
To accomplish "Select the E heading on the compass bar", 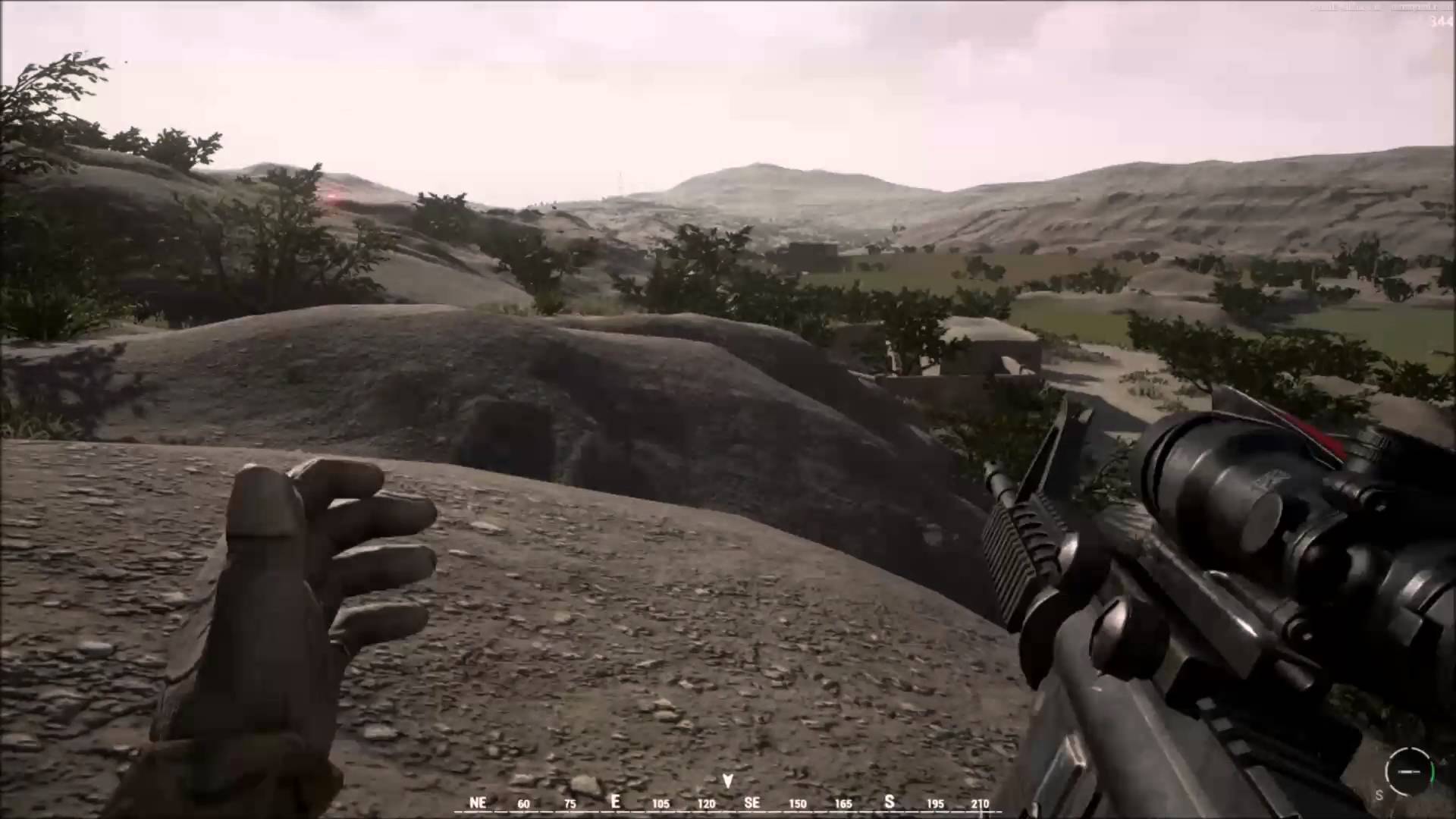I will coord(616,802).
